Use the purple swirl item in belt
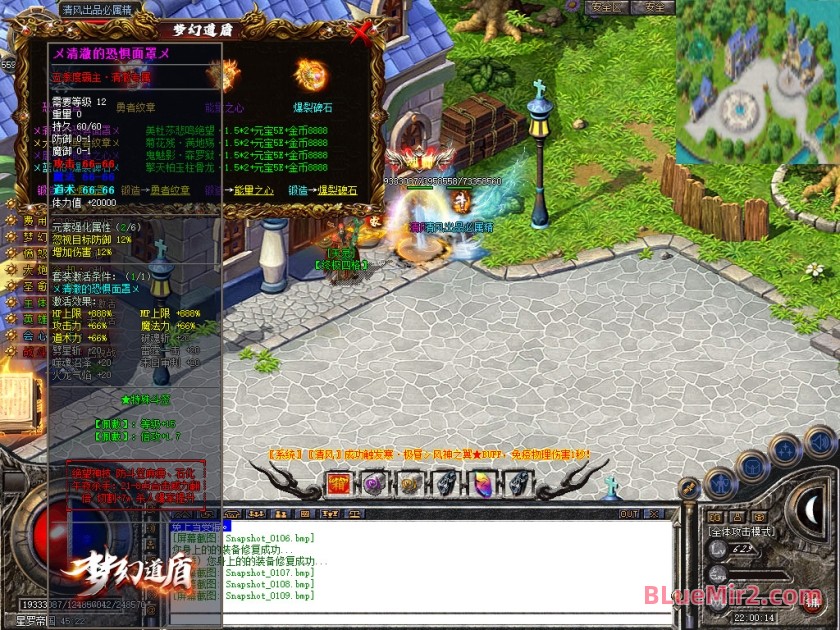This screenshot has width=840, height=630. coord(374,485)
